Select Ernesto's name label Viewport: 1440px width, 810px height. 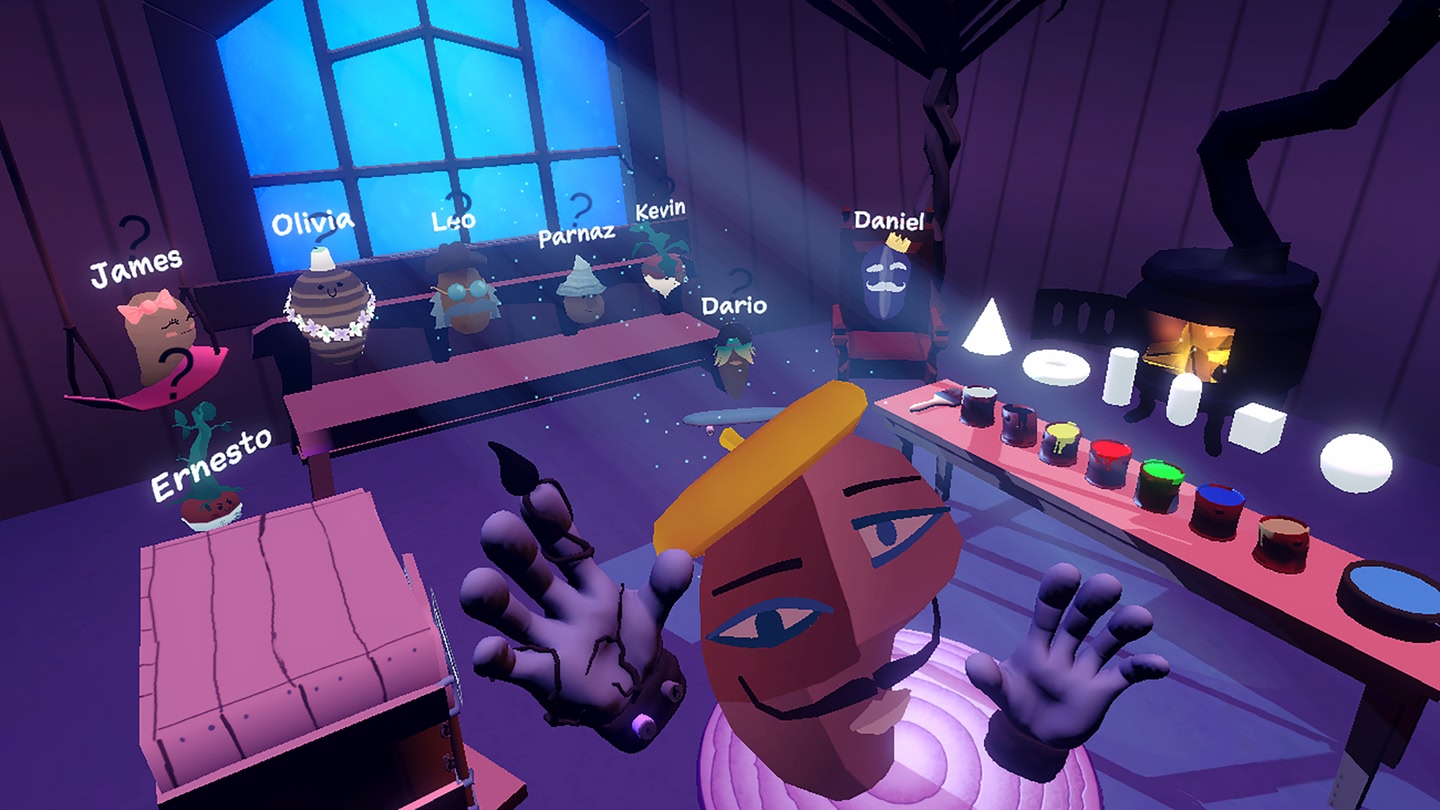click(214, 468)
